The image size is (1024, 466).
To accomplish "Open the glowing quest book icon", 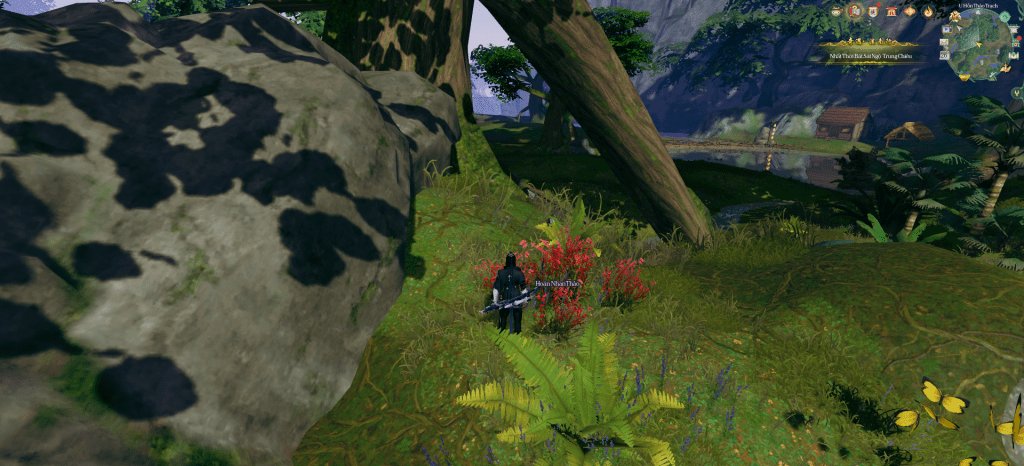I will pyautogui.click(x=854, y=11).
